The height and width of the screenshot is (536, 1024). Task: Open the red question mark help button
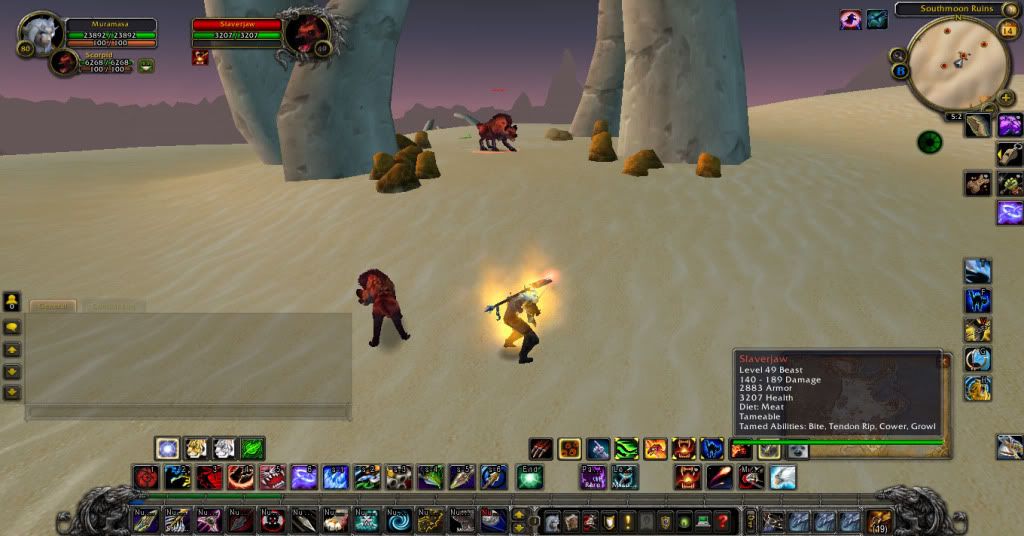tap(722, 521)
